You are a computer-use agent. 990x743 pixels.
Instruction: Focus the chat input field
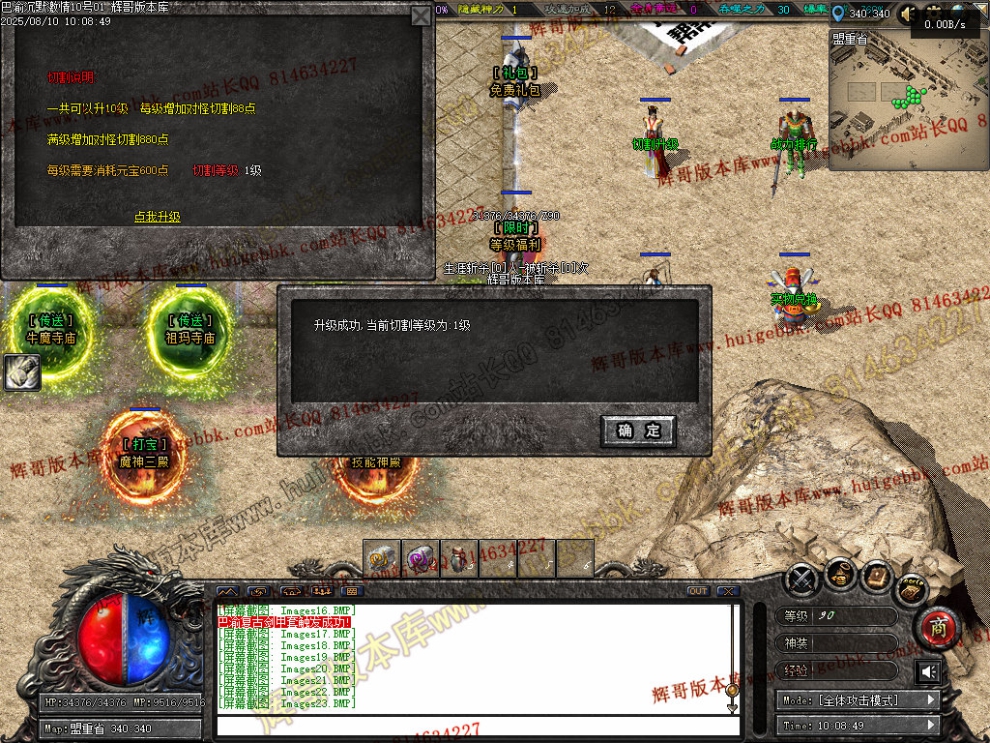[x=470, y=724]
